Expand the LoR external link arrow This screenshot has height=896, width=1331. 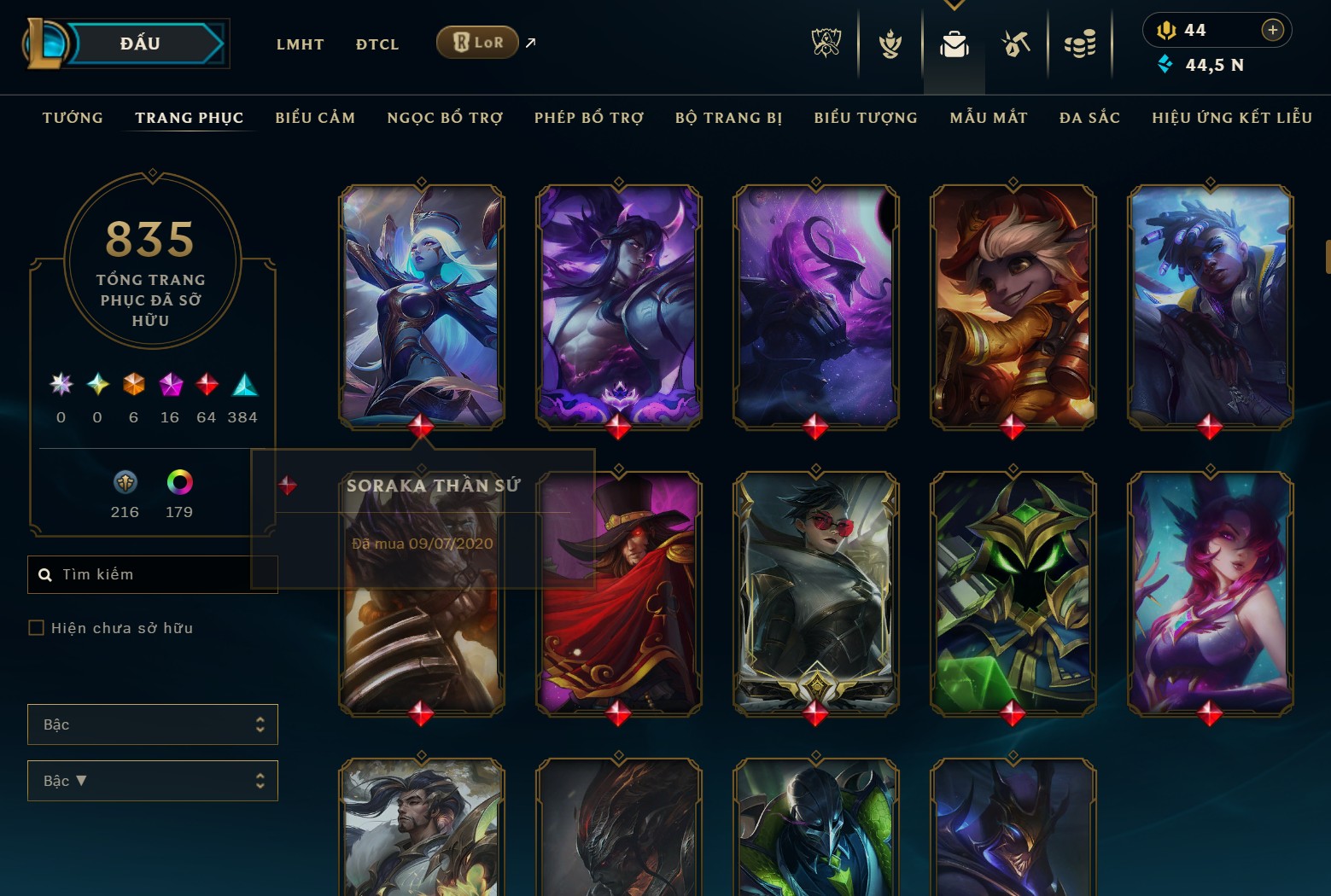529,42
